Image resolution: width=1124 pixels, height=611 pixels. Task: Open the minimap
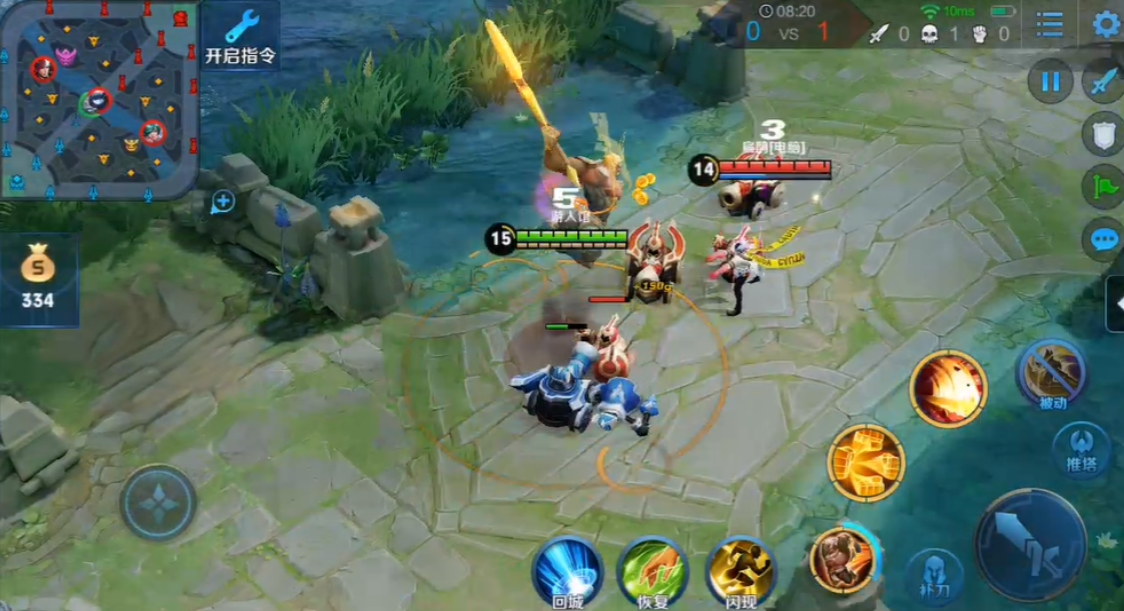98,98
